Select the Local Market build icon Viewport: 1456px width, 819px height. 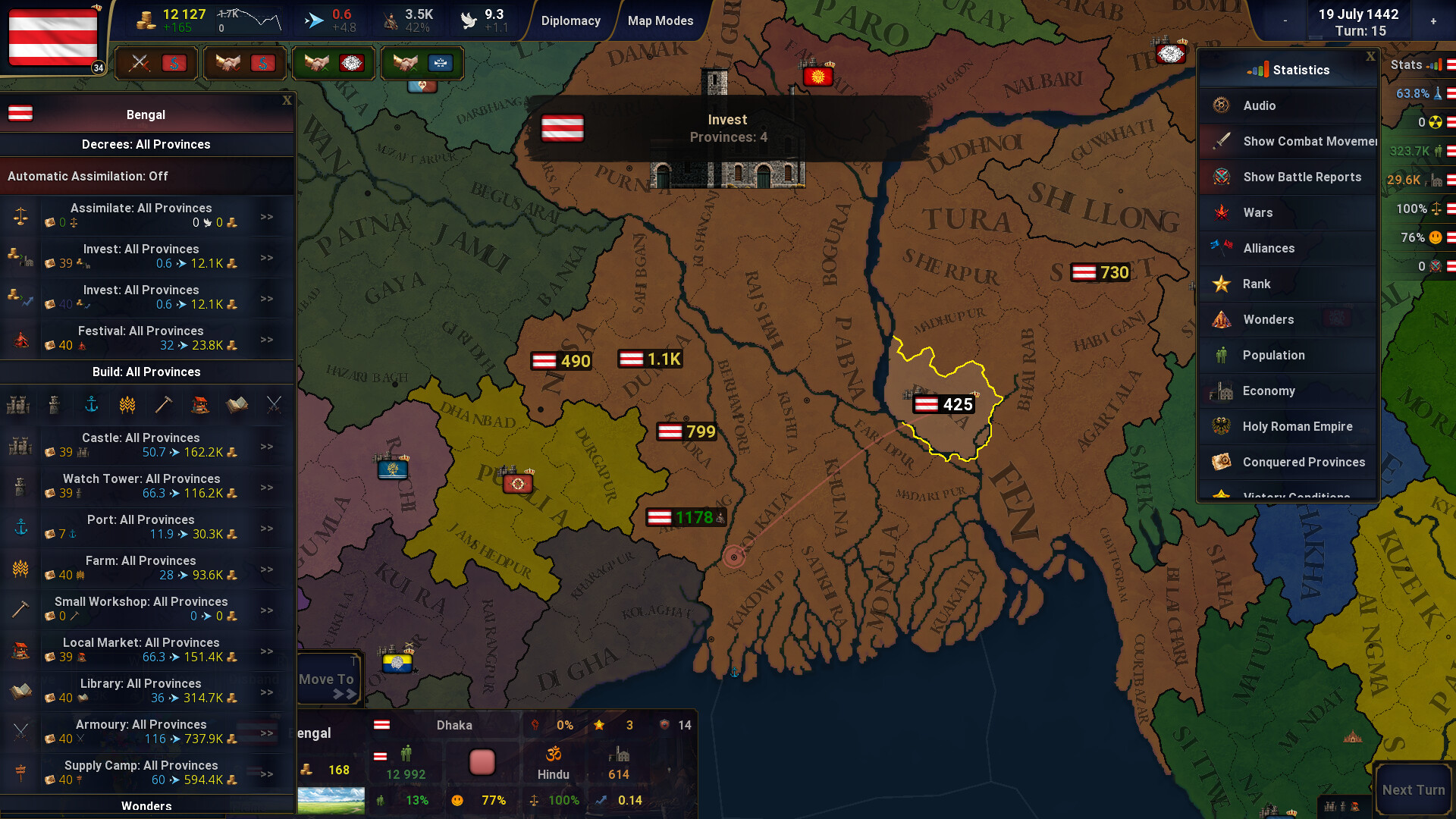(x=199, y=405)
